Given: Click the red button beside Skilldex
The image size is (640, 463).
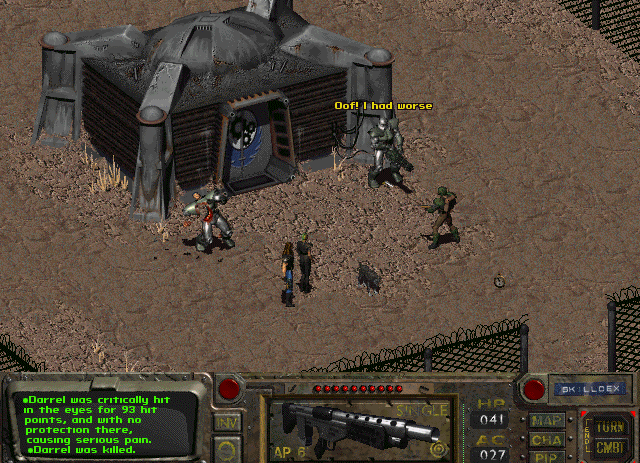Looking at the screenshot, I should [533, 387].
